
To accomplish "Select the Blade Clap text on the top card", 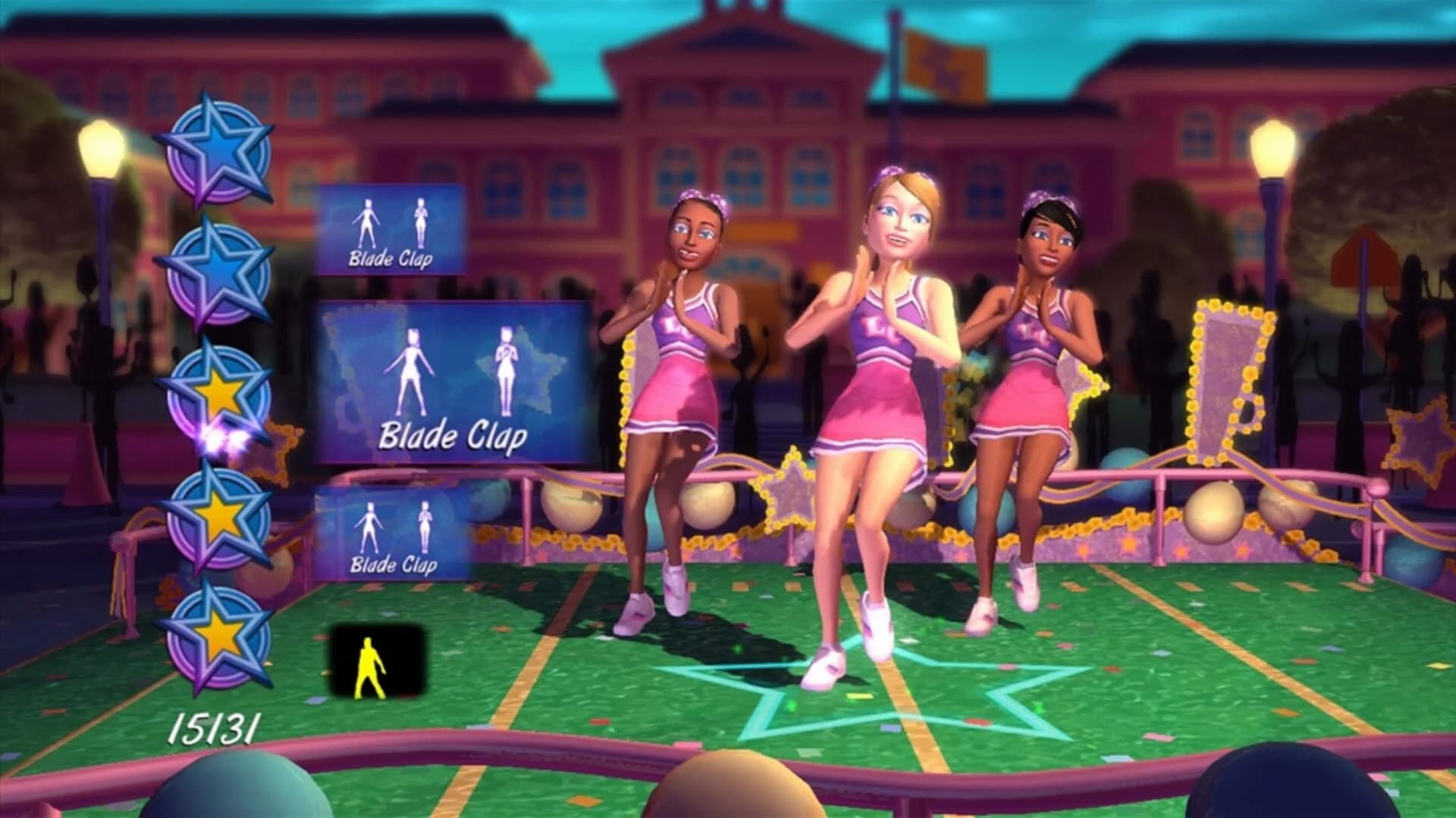I will [x=391, y=259].
